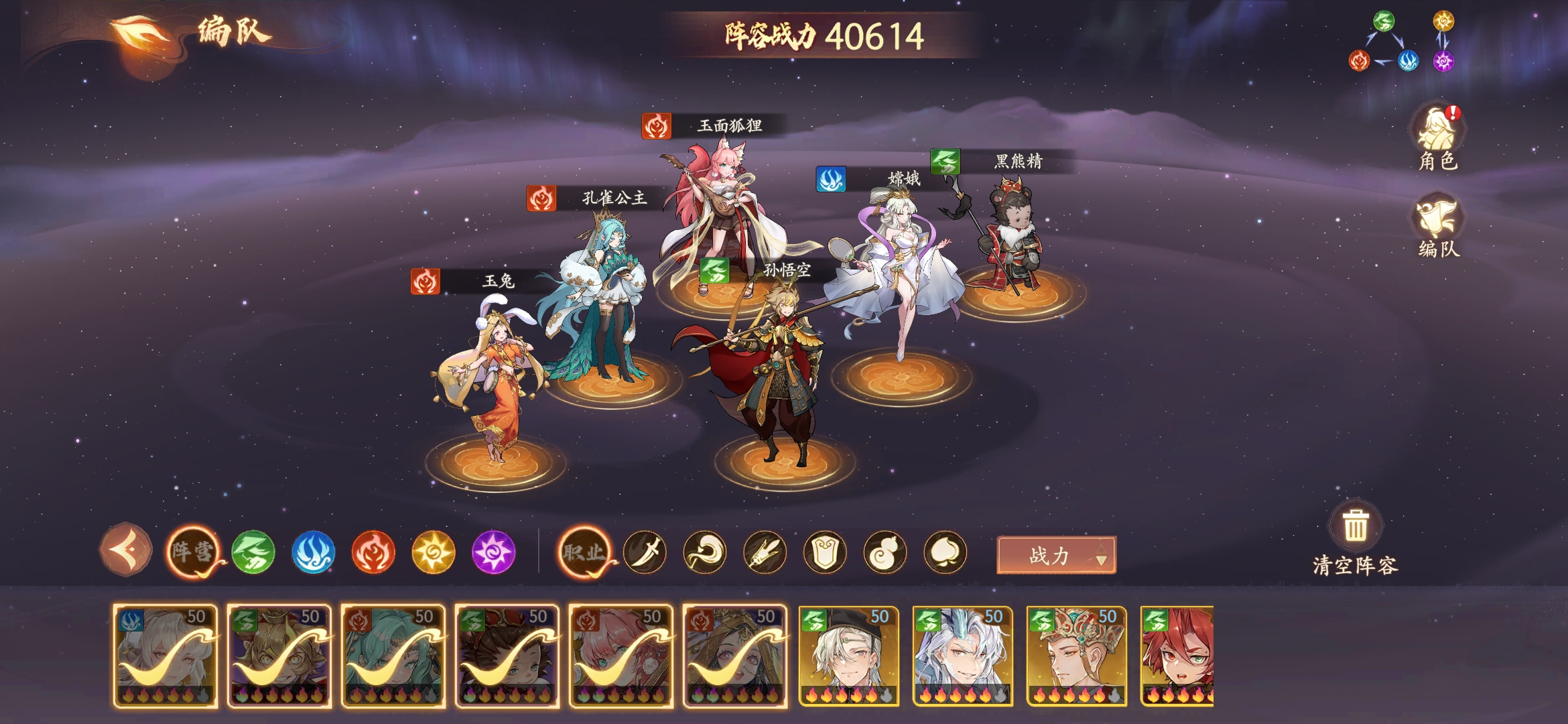1568x724 pixels.
Task: Select the 职业 all-classes filter
Action: (x=584, y=552)
